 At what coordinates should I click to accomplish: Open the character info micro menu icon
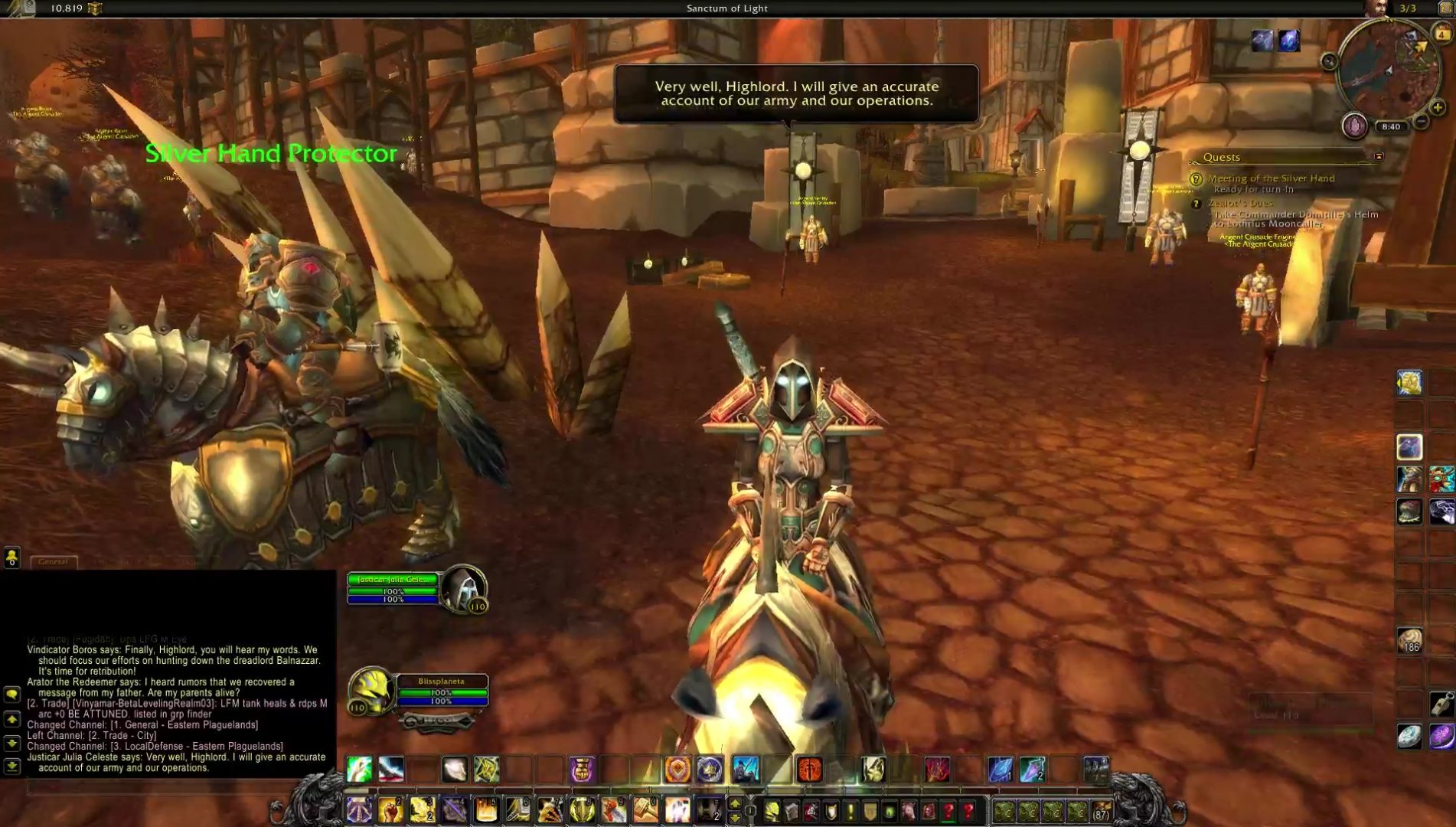(772, 809)
